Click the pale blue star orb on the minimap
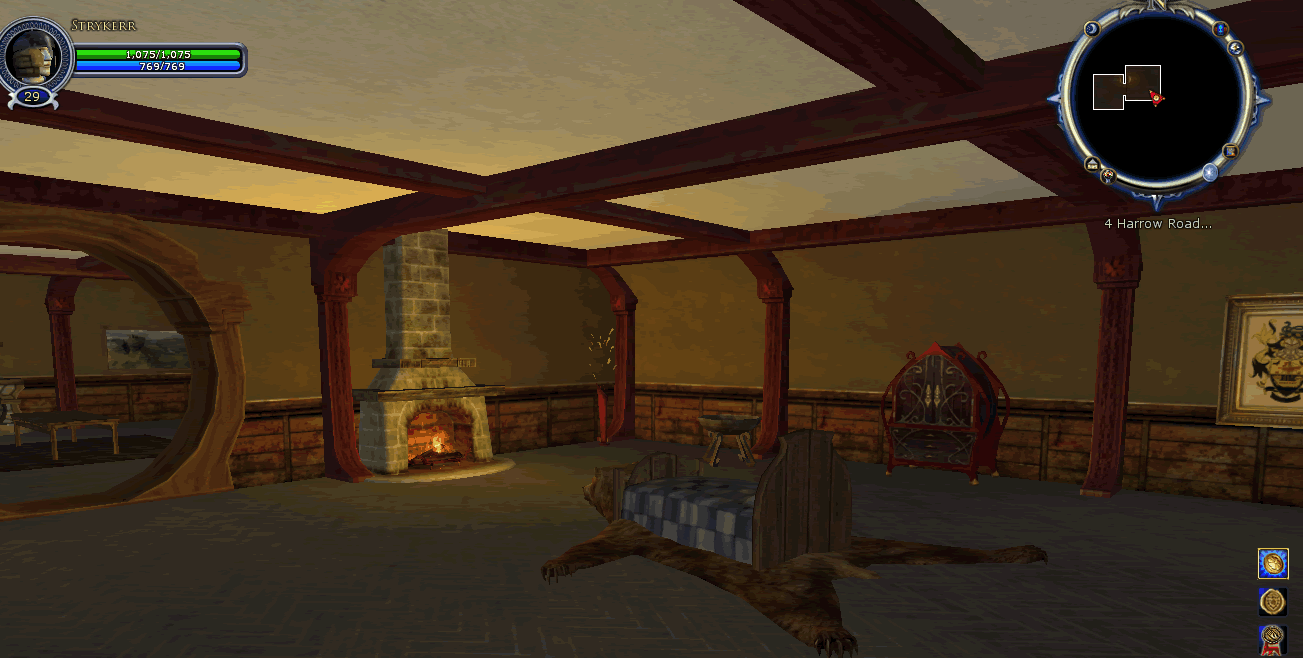Image resolution: width=1303 pixels, height=658 pixels. [x=1210, y=172]
